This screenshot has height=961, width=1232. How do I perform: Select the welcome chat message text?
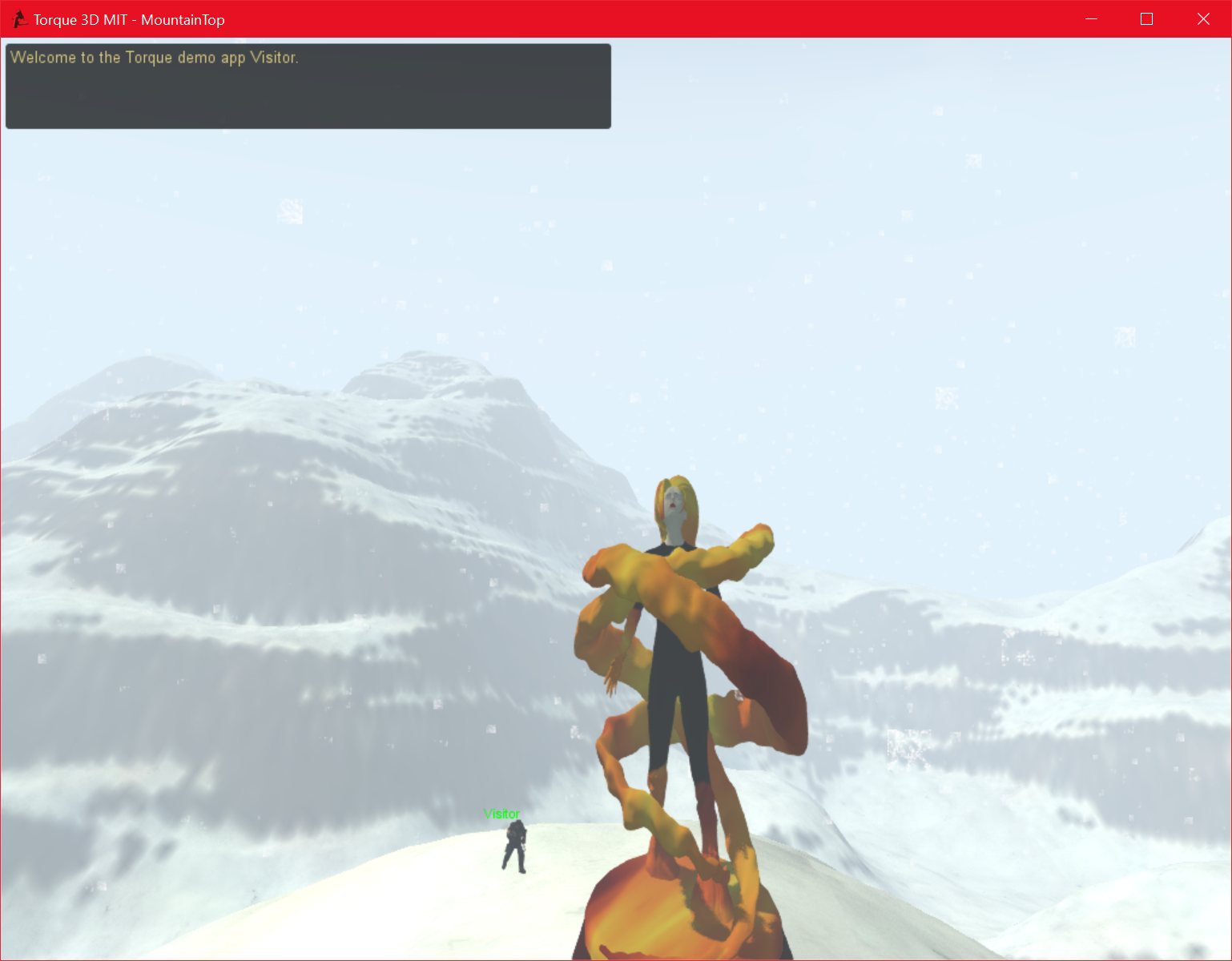tap(157, 57)
